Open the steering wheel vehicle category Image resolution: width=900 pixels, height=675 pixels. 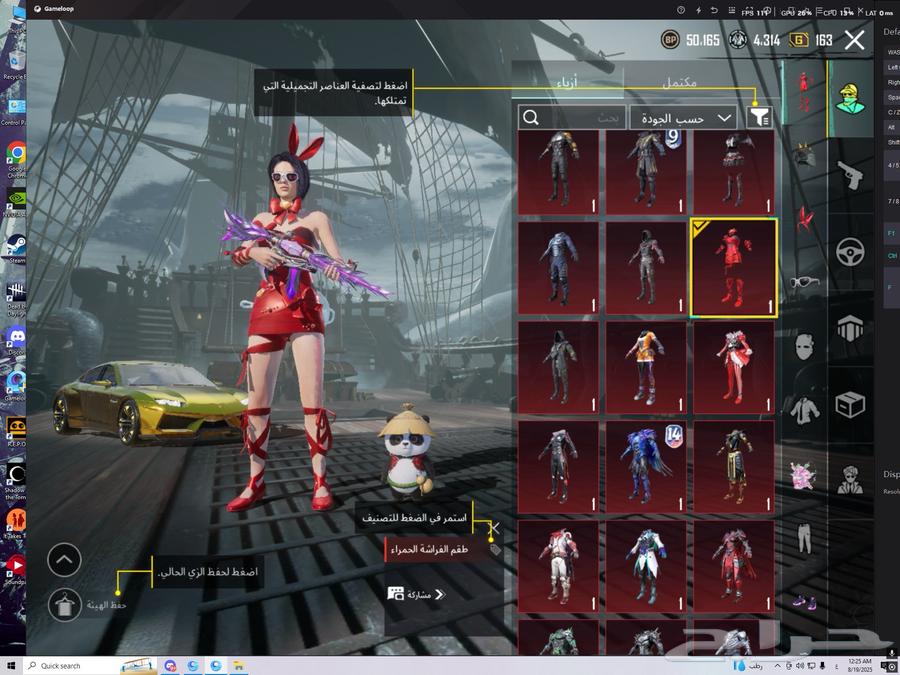point(851,251)
